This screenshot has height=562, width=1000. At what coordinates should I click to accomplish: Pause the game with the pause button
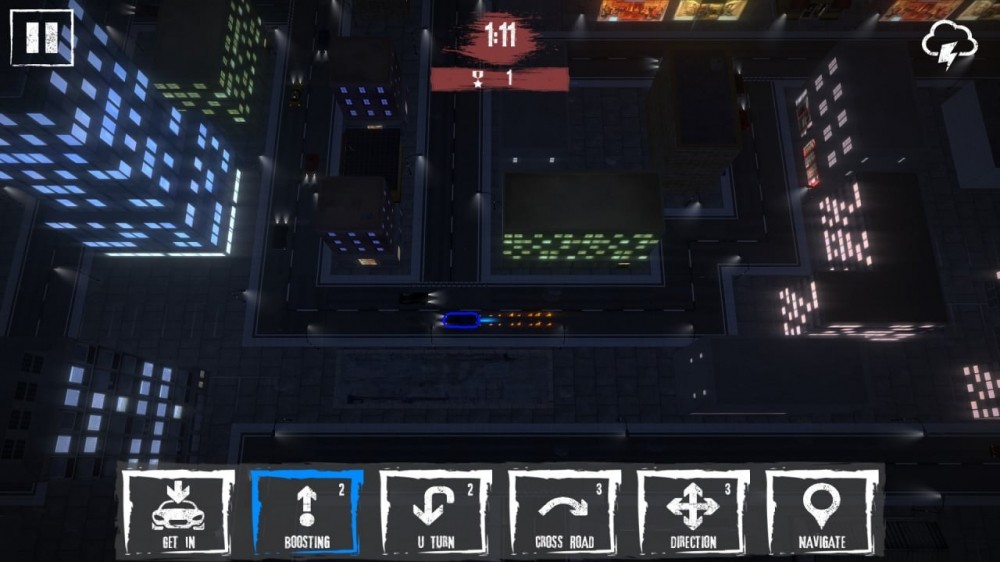[42, 38]
